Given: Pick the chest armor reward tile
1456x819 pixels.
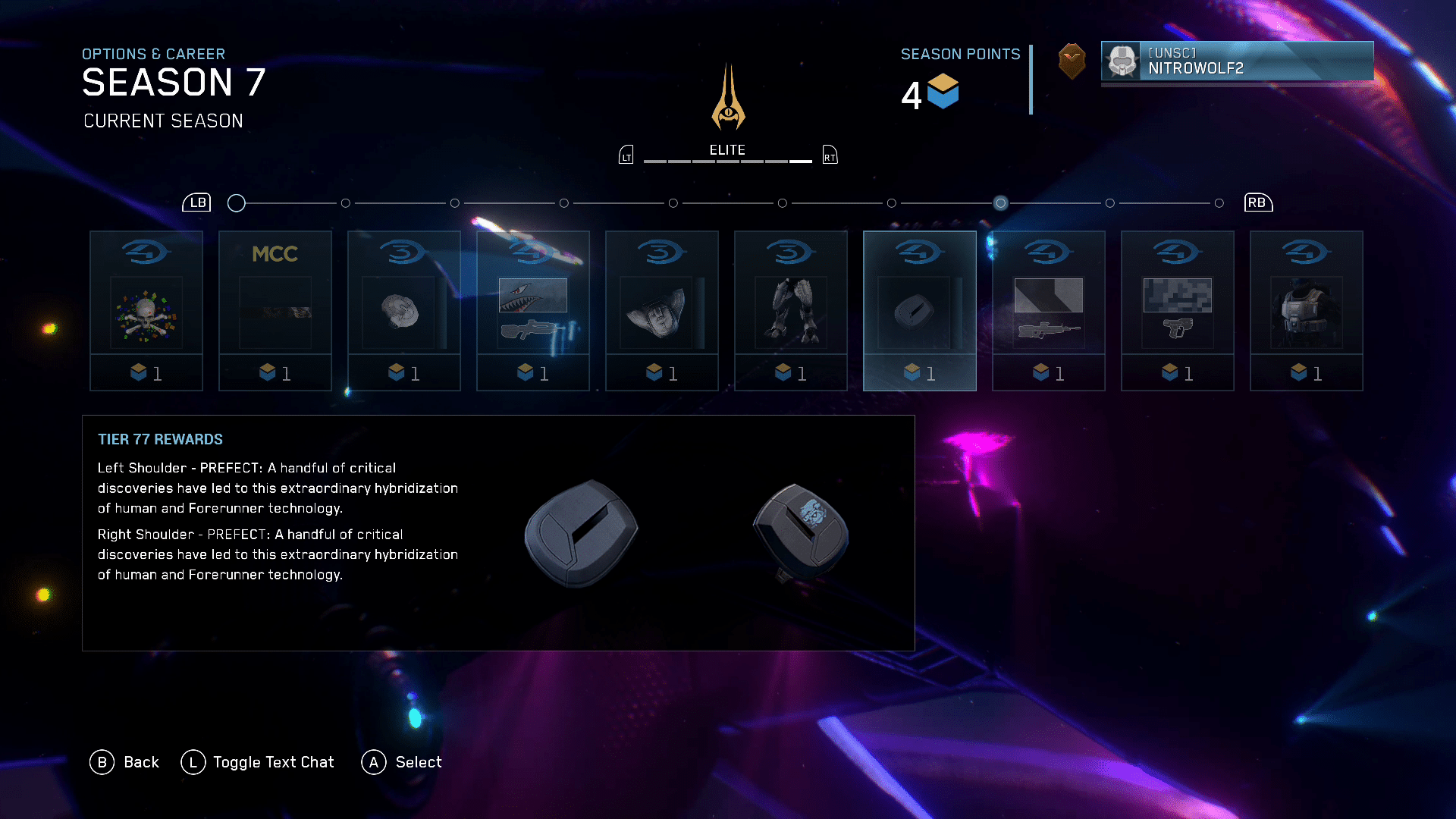Looking at the screenshot, I should (1307, 311).
